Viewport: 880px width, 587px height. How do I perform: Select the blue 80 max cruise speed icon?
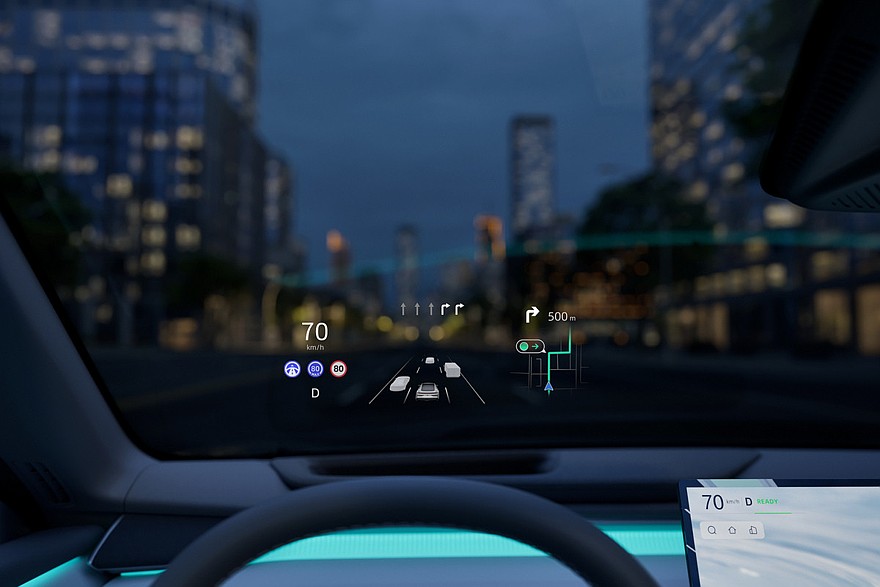[x=315, y=368]
